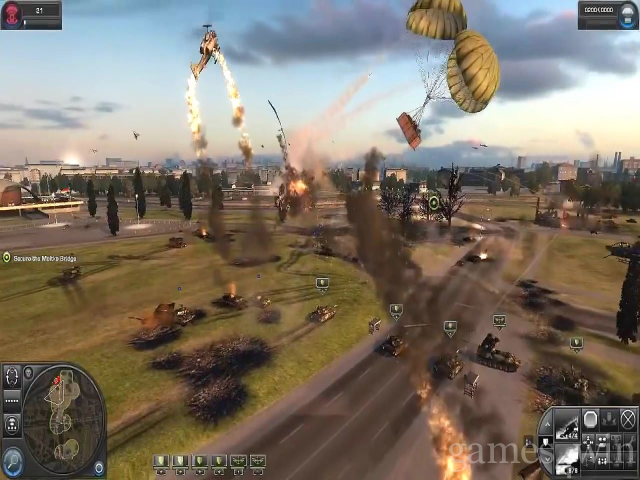Click the small ring button under the minimap
Screen dimensions: 640x480
pyautogui.click(x=98, y=466)
